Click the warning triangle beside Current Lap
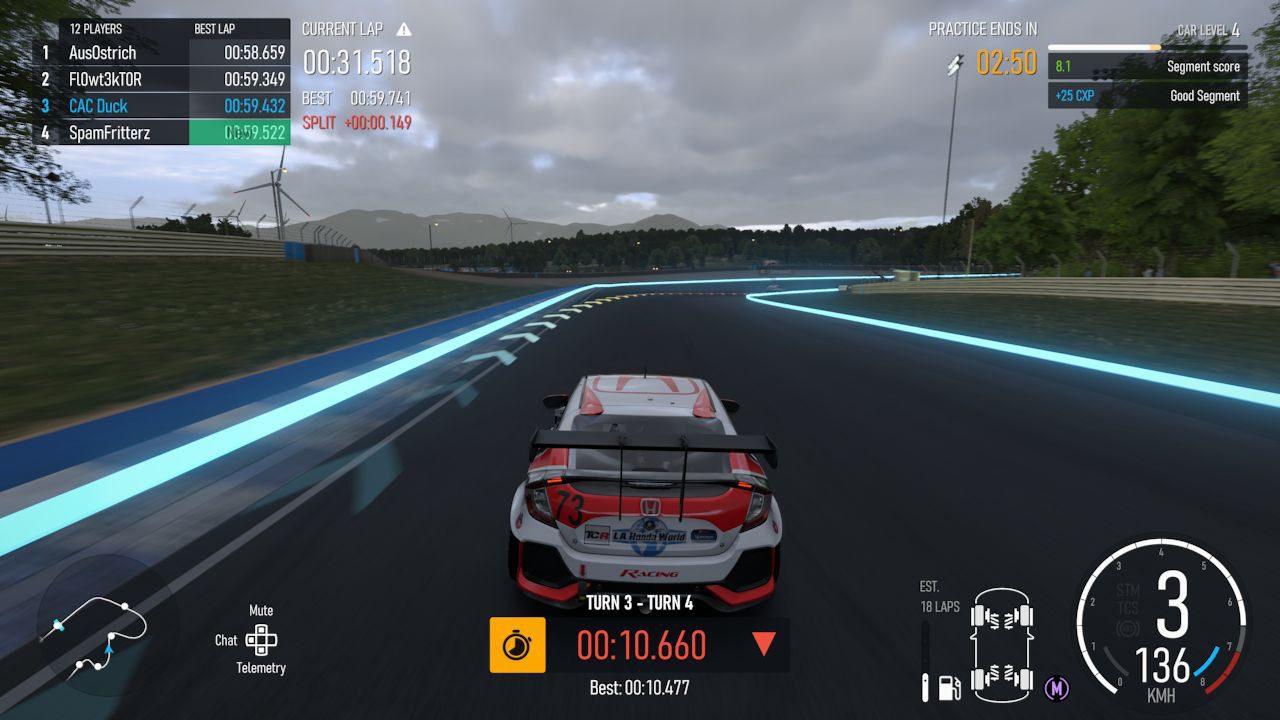The image size is (1280, 720). click(404, 30)
